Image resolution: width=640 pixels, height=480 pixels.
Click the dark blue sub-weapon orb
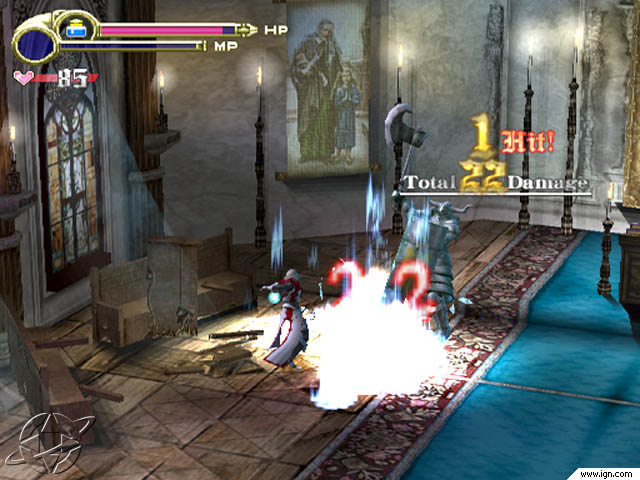36,44
